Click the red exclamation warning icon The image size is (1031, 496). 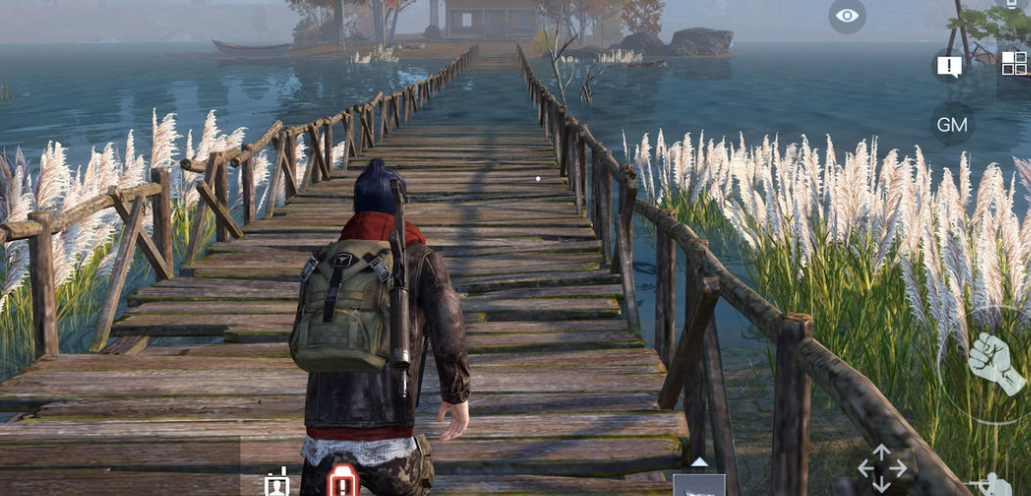click(343, 481)
